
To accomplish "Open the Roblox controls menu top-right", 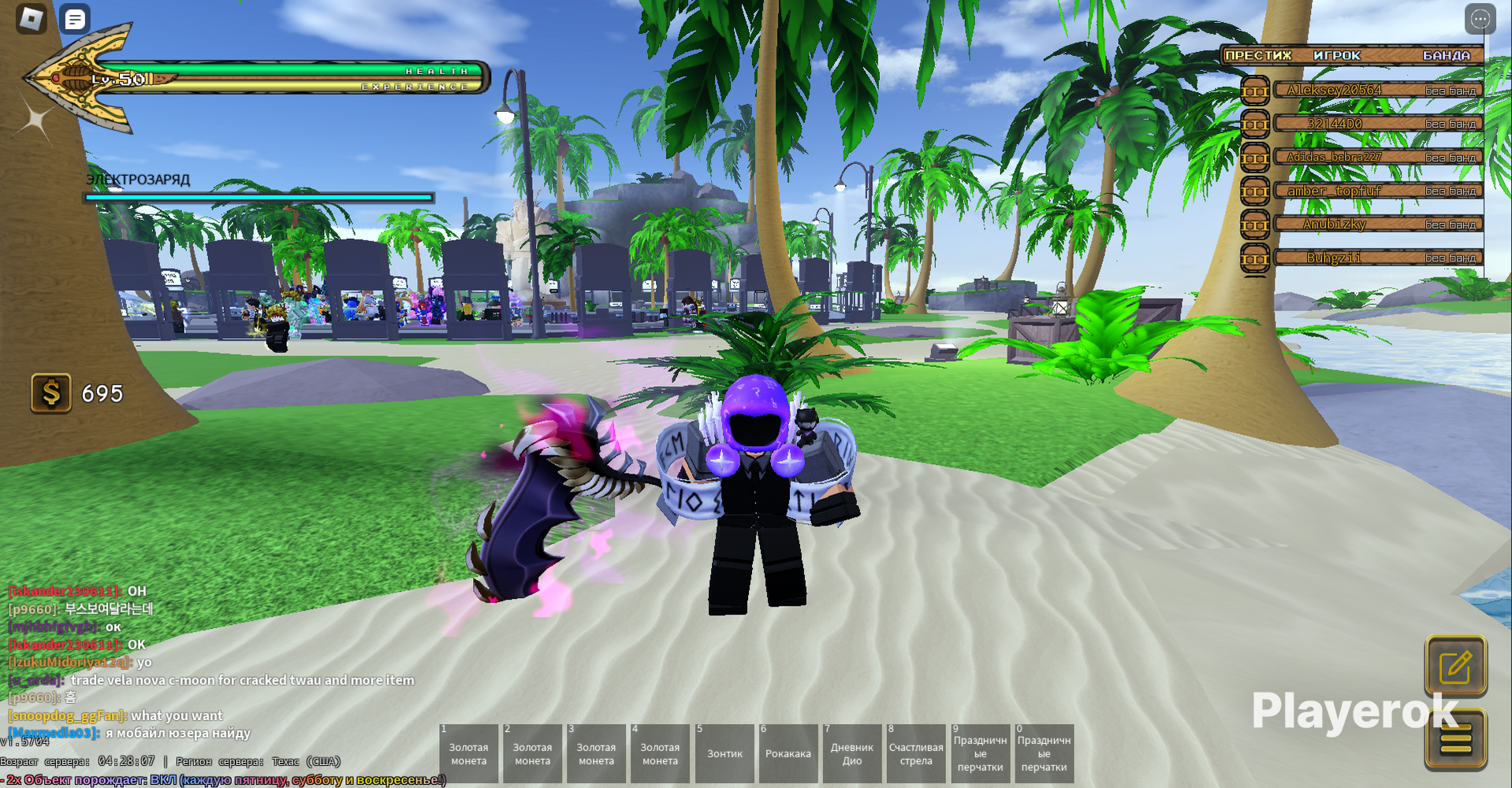I will (1479, 19).
